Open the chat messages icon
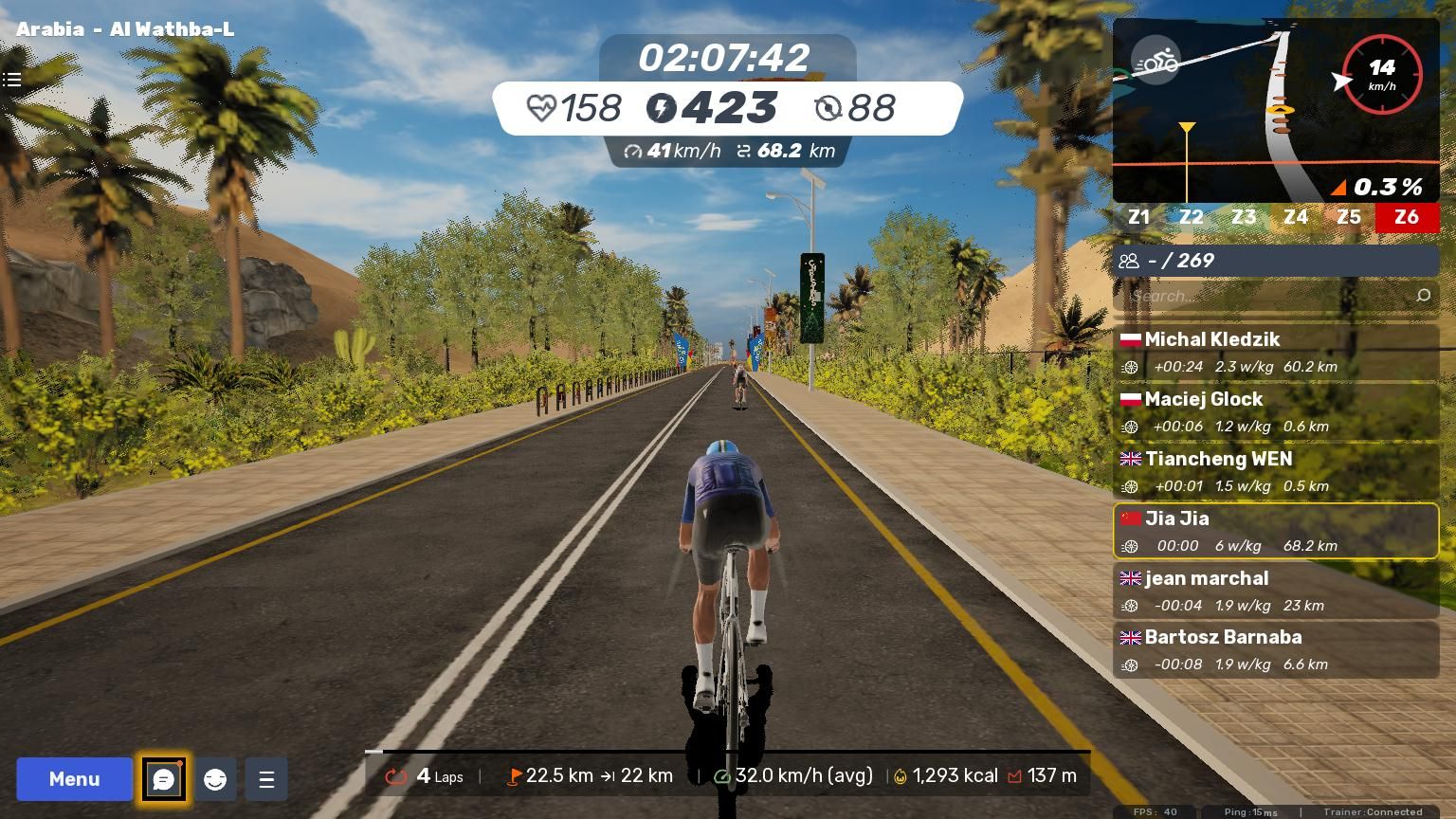This screenshot has height=819, width=1456. (x=163, y=779)
